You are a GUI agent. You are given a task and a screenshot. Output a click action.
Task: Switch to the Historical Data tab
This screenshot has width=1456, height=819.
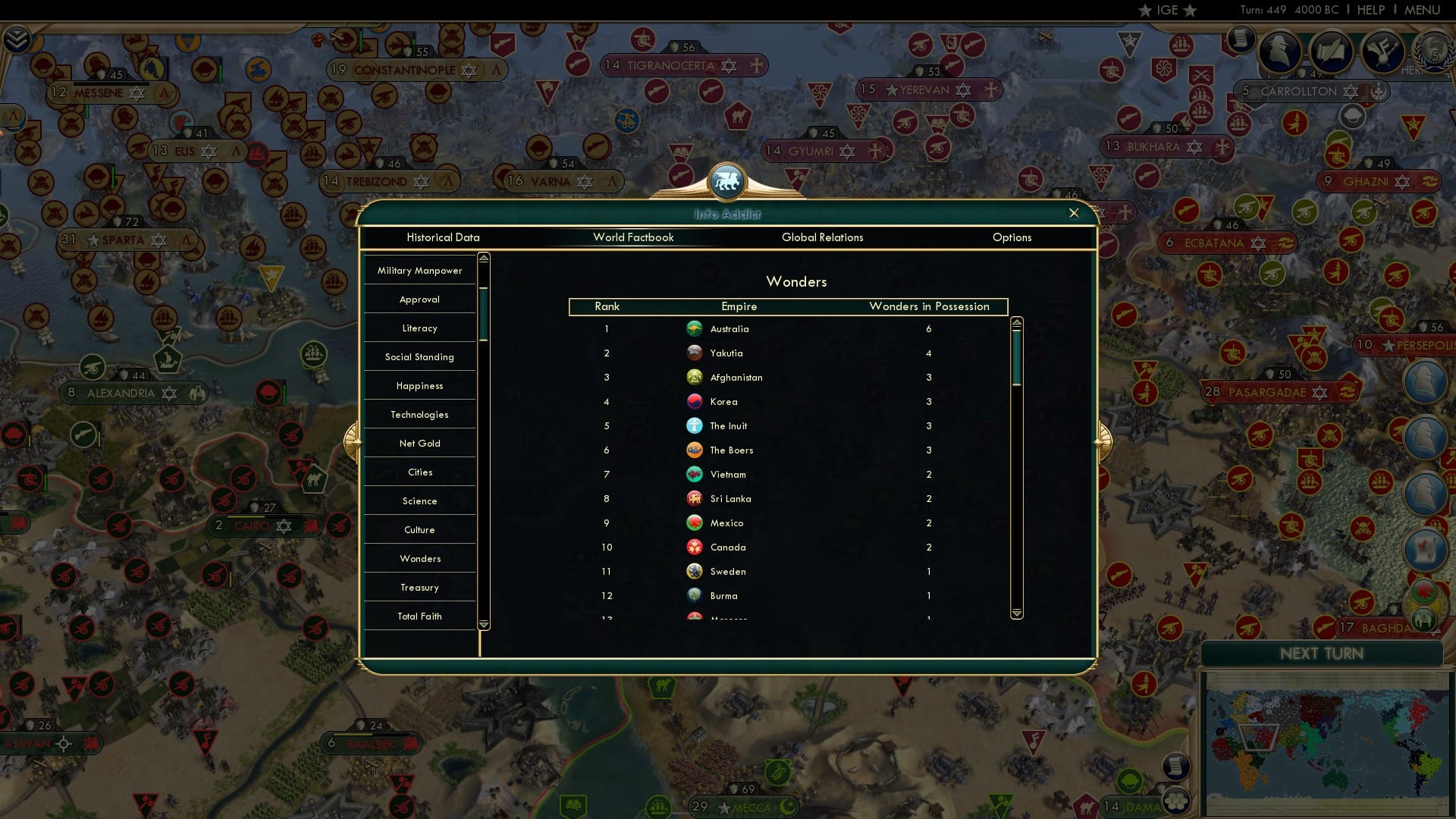pos(444,237)
